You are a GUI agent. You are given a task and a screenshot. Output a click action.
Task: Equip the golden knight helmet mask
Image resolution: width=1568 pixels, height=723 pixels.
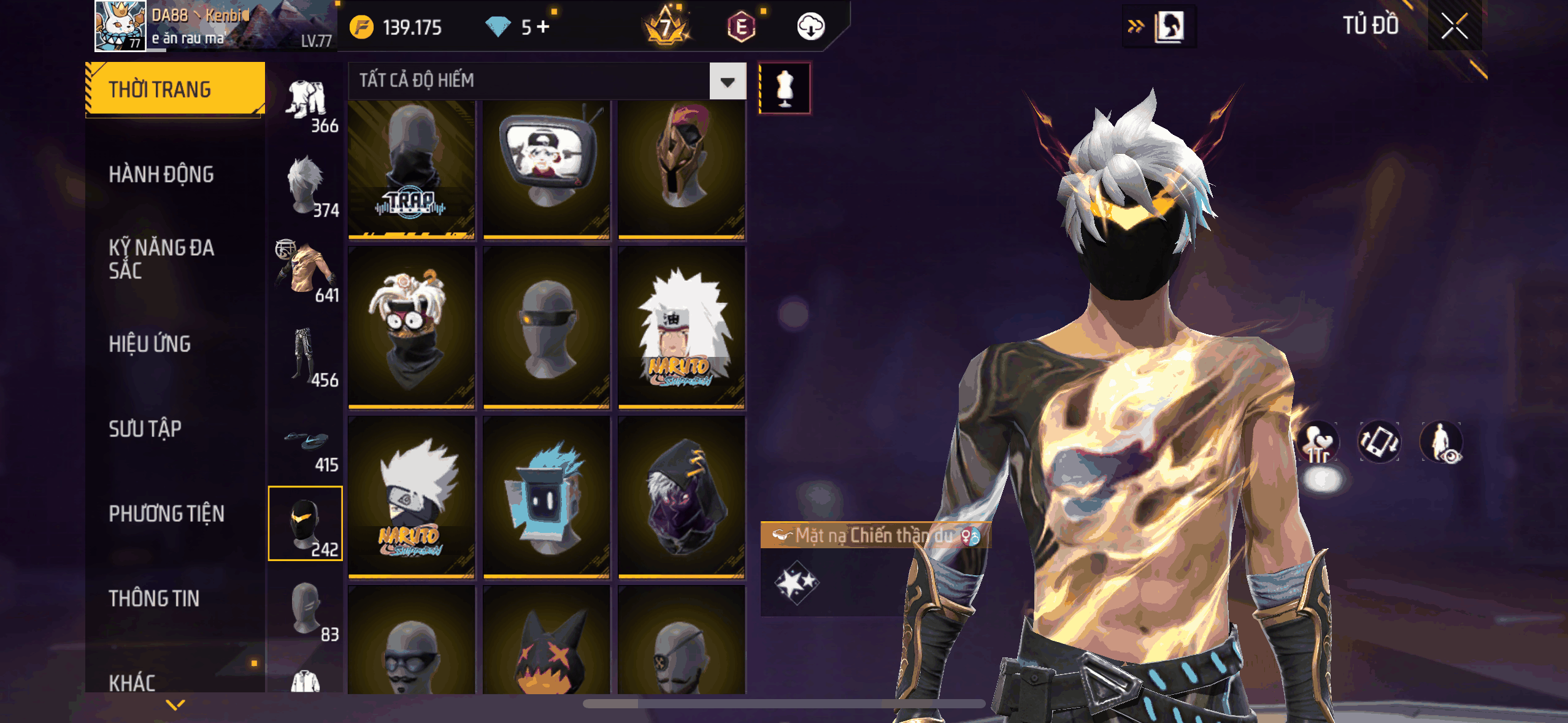[x=681, y=169]
